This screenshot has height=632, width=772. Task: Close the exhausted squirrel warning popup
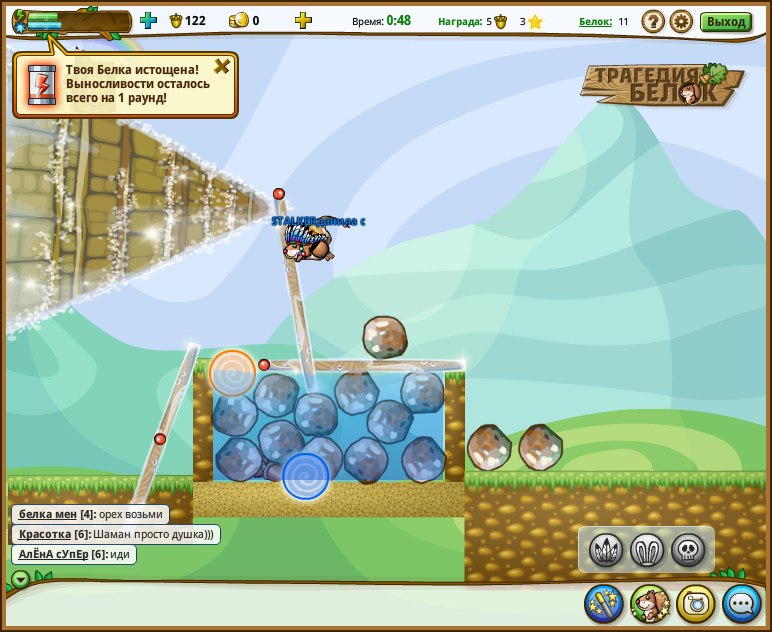[222, 67]
